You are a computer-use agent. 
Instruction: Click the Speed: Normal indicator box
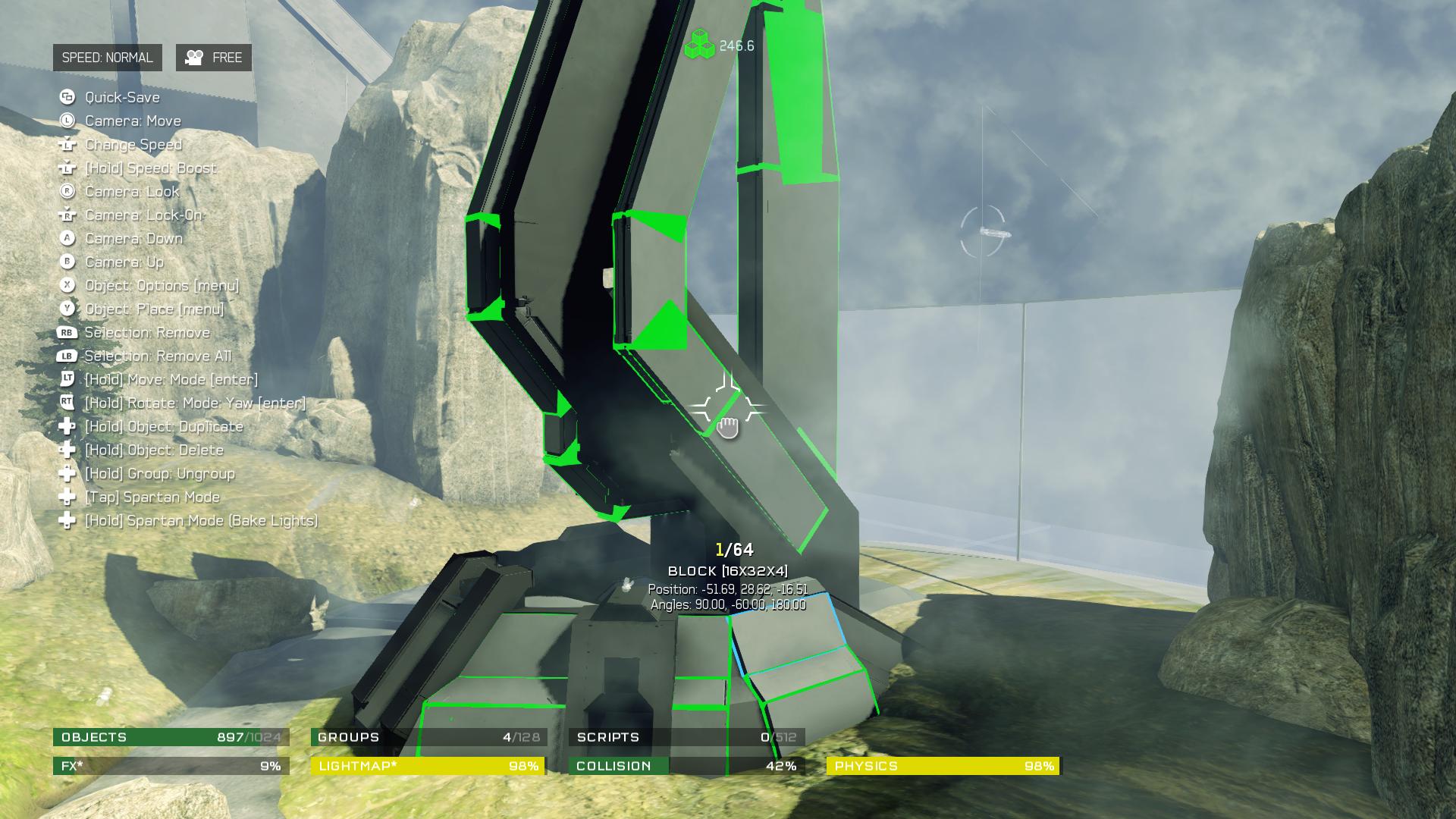tap(107, 58)
